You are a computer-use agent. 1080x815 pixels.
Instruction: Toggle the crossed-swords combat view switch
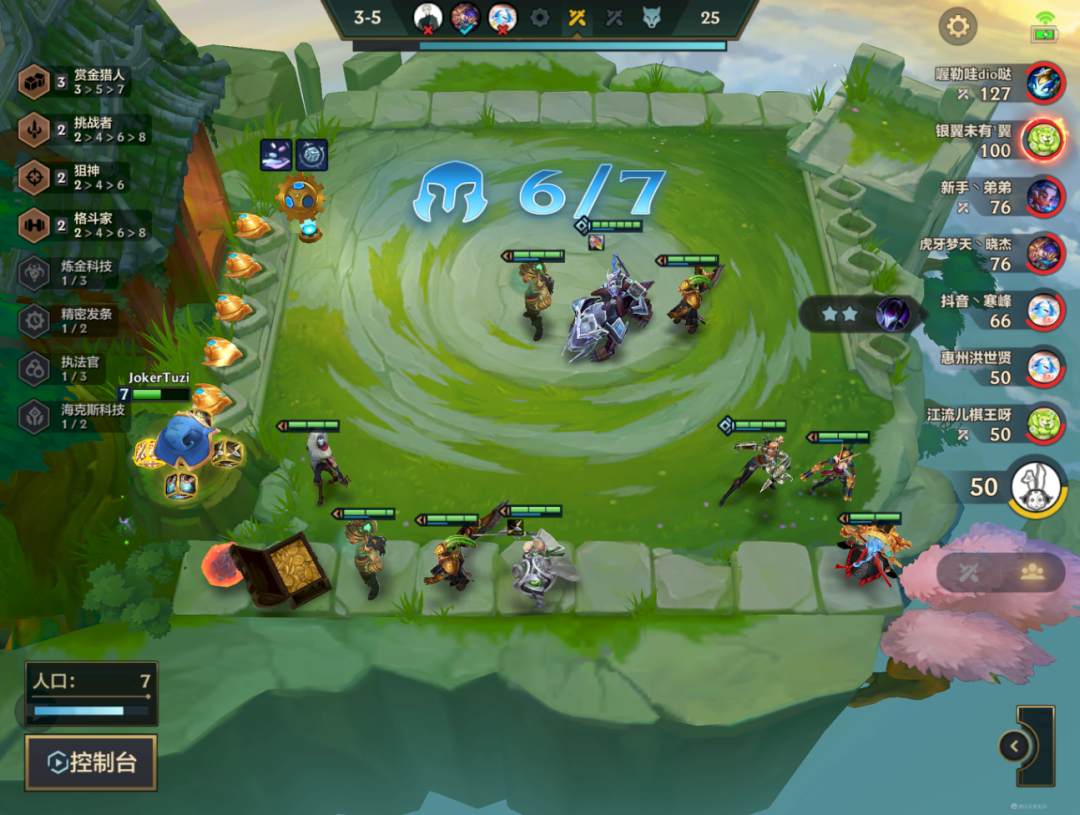[x=969, y=572]
